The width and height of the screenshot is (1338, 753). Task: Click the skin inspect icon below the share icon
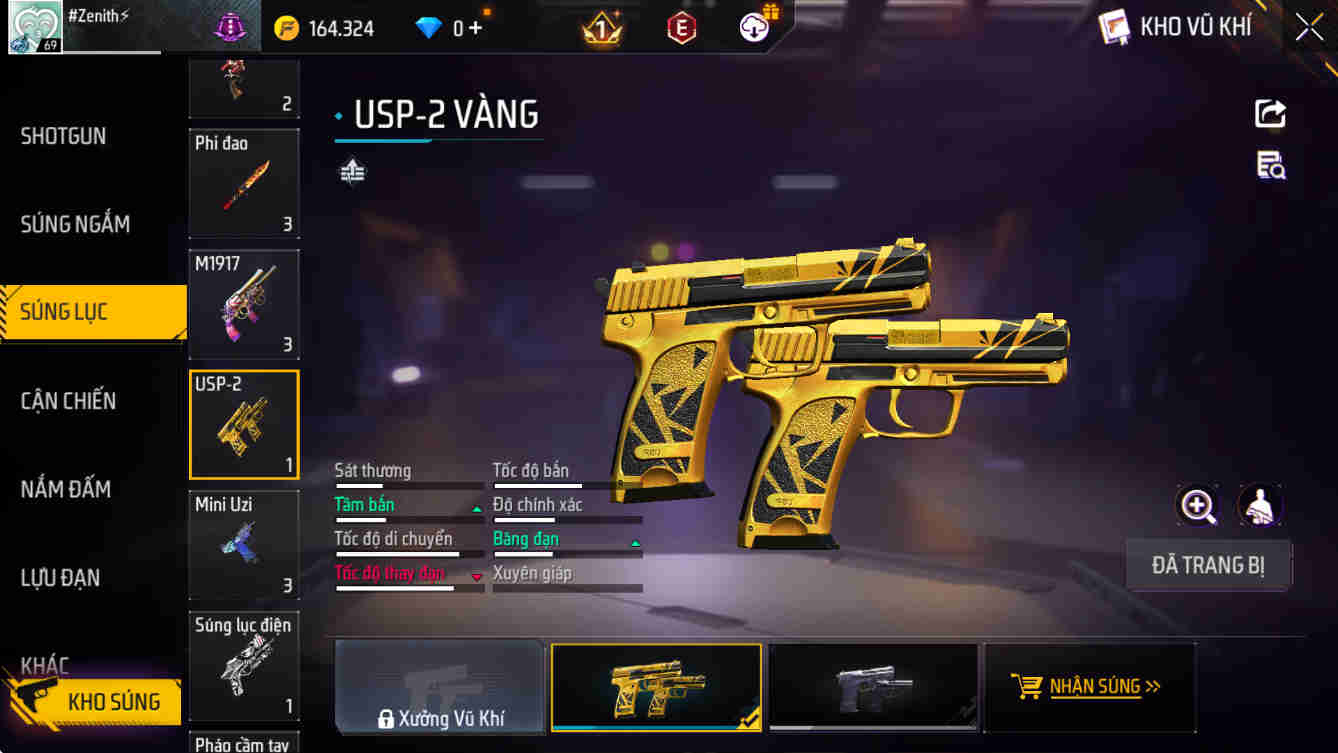click(1269, 167)
